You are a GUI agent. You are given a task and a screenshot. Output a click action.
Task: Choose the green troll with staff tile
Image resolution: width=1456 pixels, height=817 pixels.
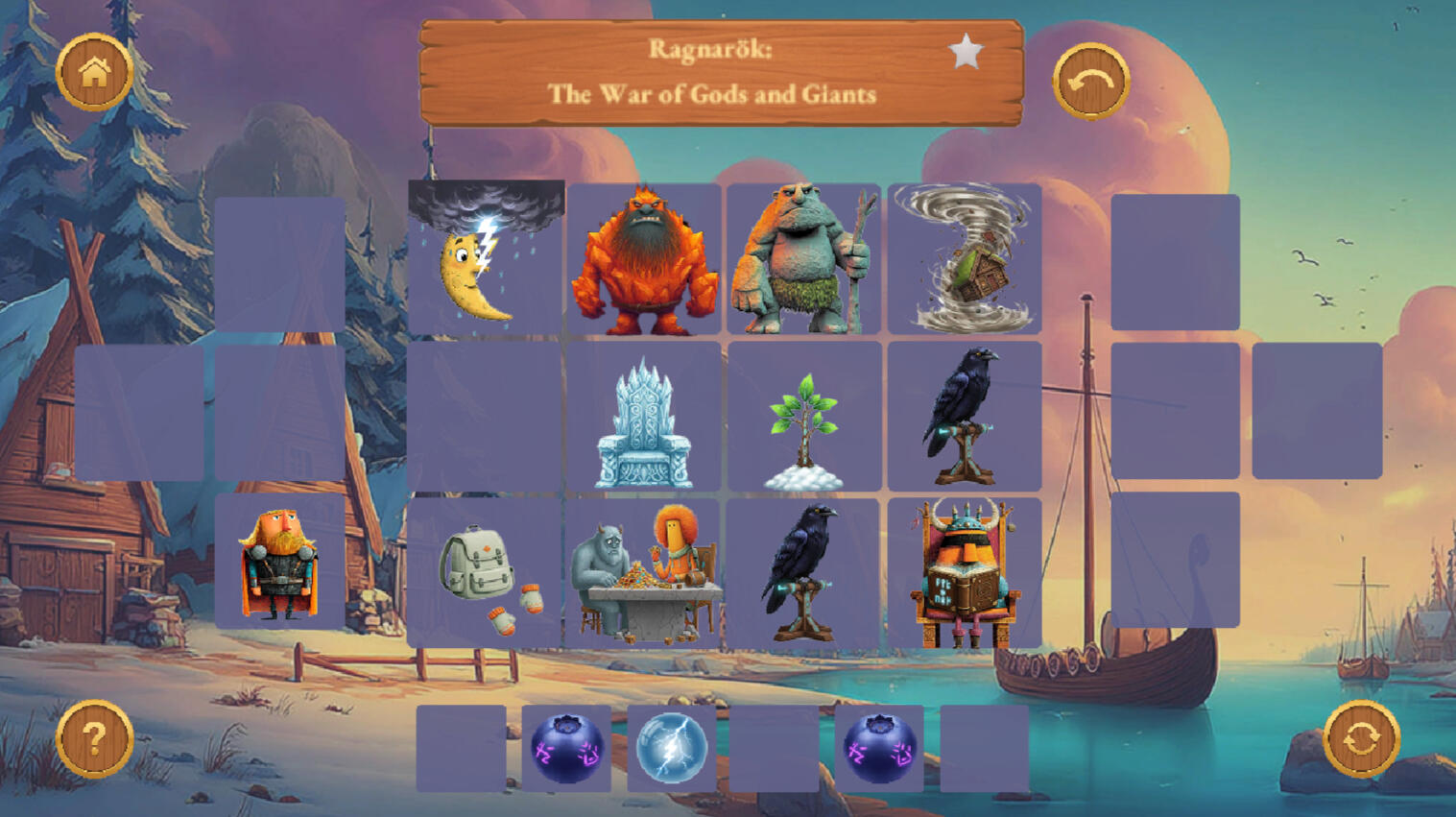coord(803,260)
